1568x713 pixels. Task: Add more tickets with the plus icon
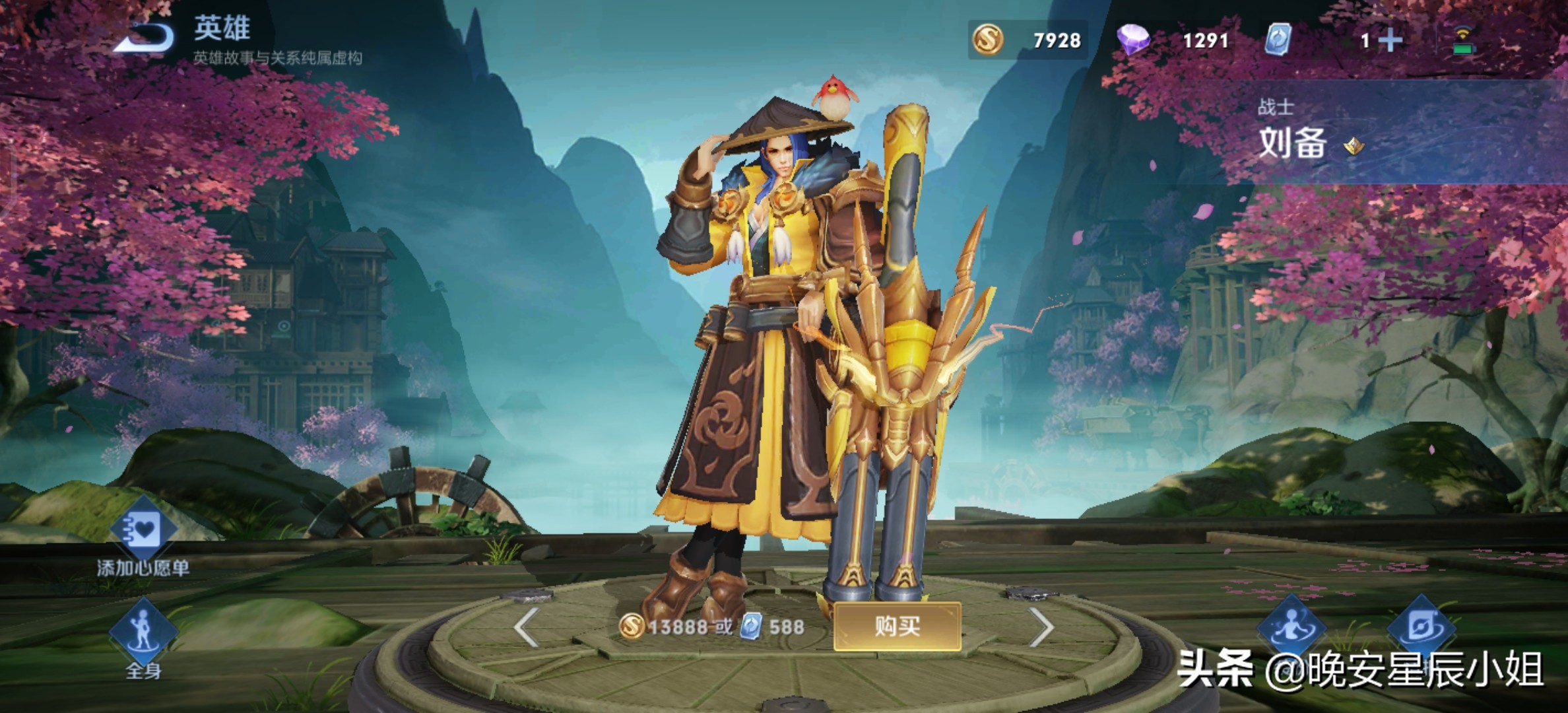tap(1390, 40)
